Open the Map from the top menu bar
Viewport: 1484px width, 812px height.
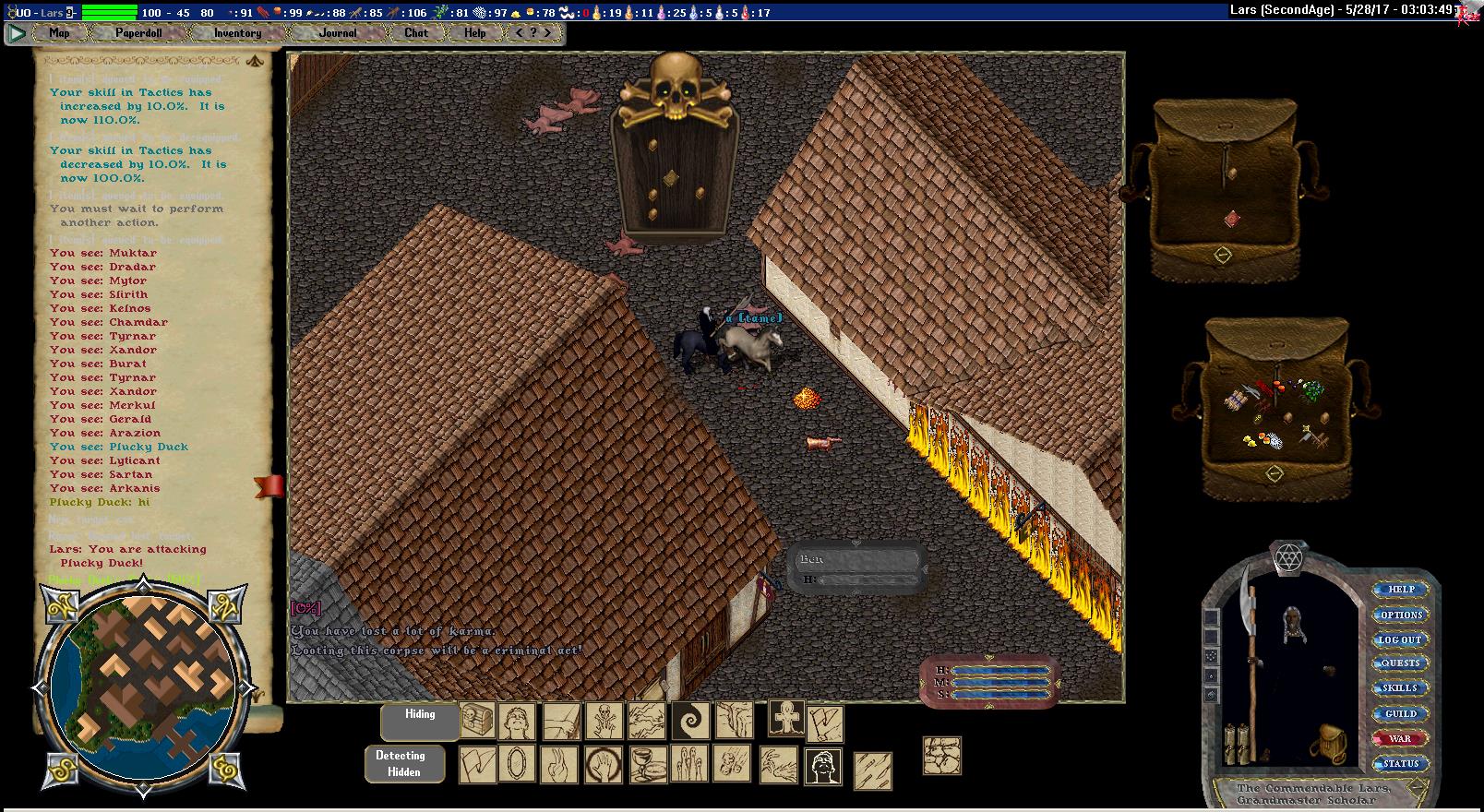(59, 33)
